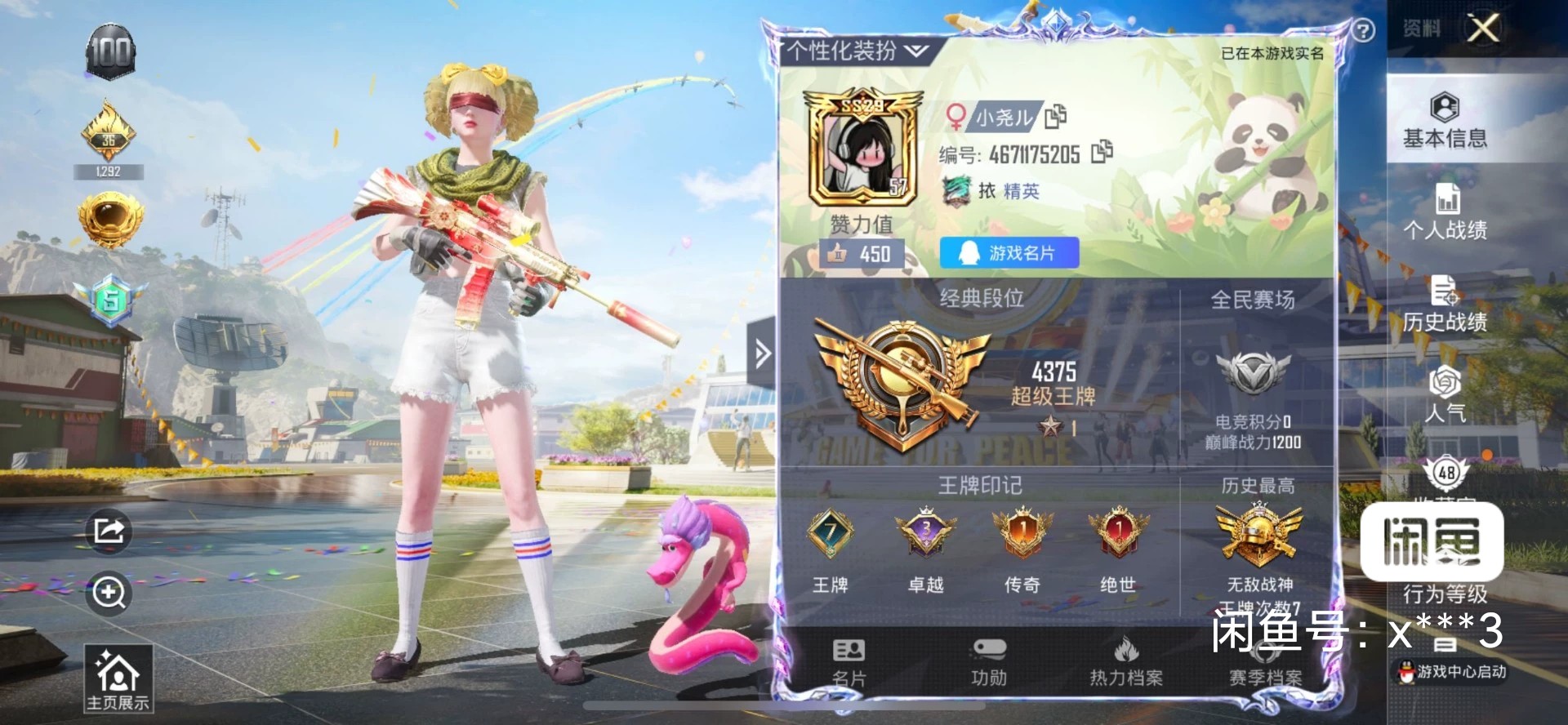
Task: Close the profile panel with the X
Action: pyautogui.click(x=1483, y=29)
